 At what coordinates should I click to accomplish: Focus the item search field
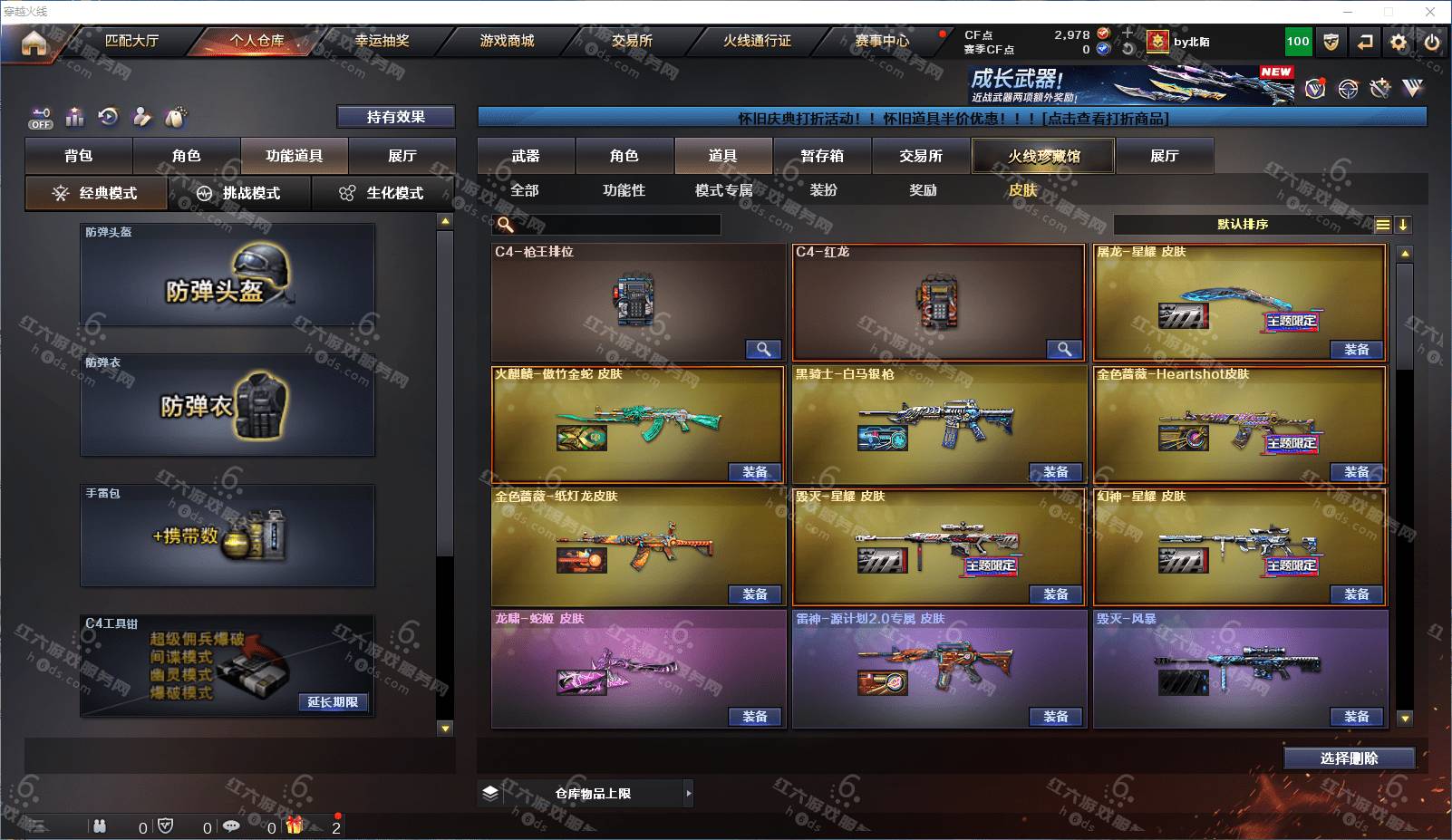616,225
